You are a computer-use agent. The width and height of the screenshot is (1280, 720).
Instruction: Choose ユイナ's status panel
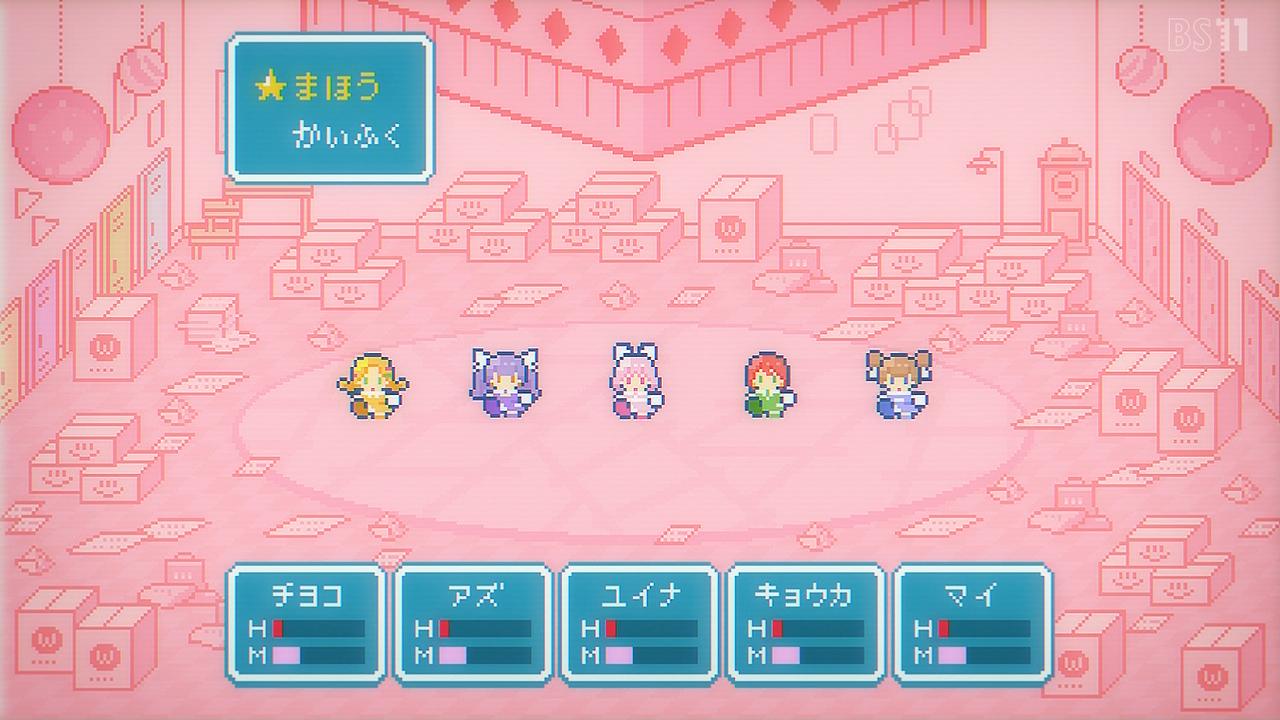click(640, 623)
